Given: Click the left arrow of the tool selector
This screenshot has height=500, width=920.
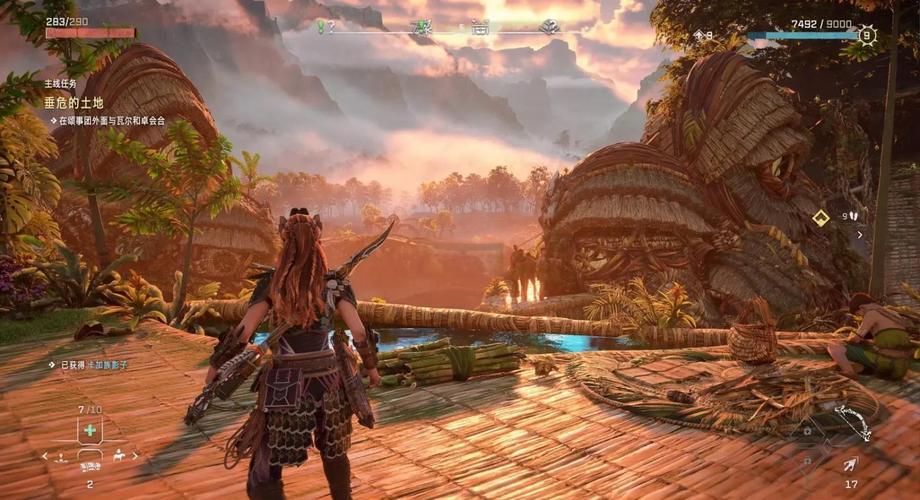Looking at the screenshot, I should pyautogui.click(x=44, y=456).
